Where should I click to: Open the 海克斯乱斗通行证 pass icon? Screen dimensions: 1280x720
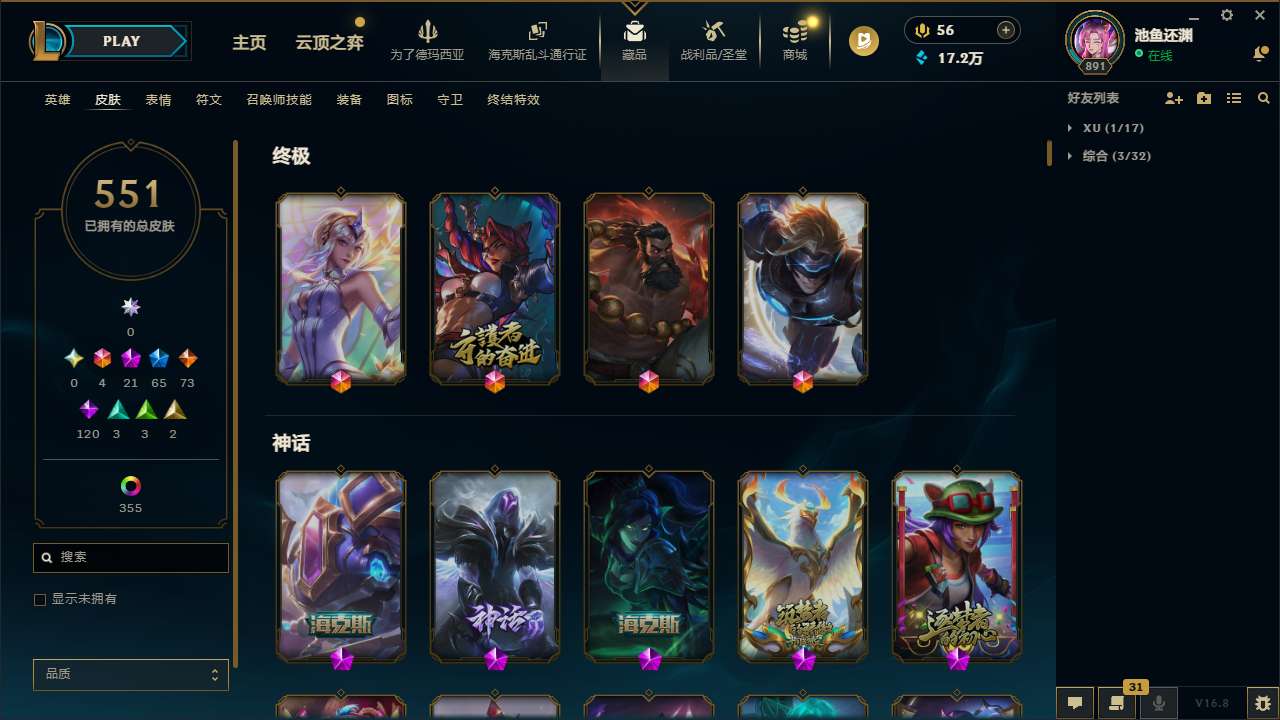pyautogui.click(x=536, y=40)
